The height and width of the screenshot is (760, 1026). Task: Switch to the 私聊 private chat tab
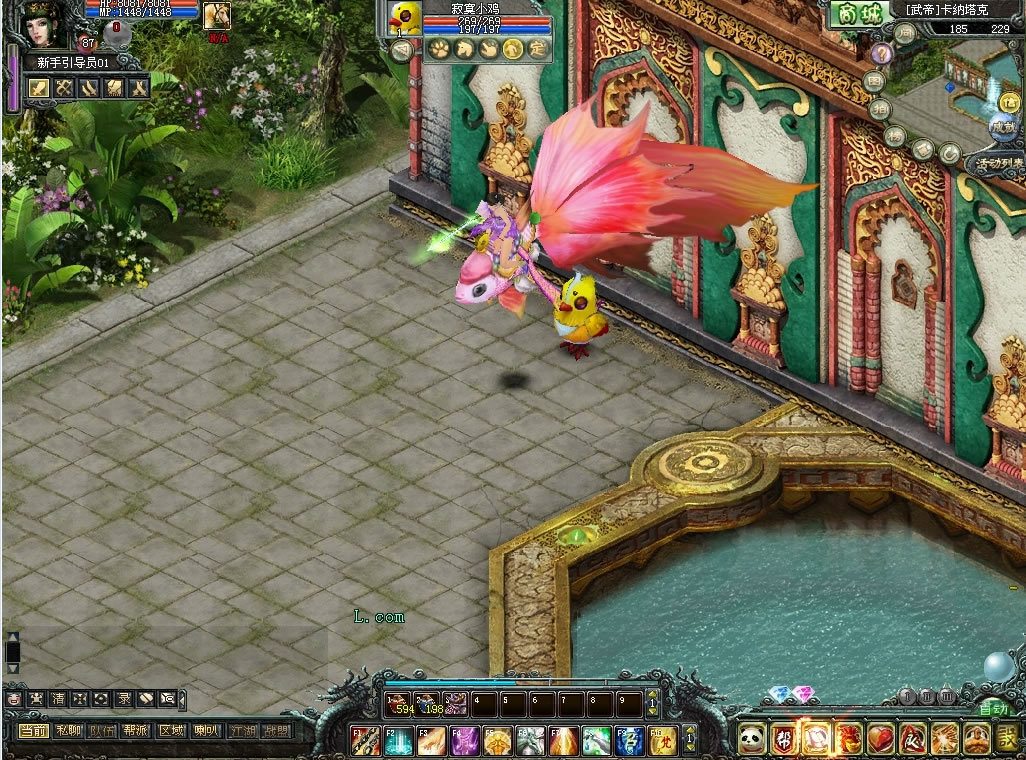pyautogui.click(x=68, y=731)
